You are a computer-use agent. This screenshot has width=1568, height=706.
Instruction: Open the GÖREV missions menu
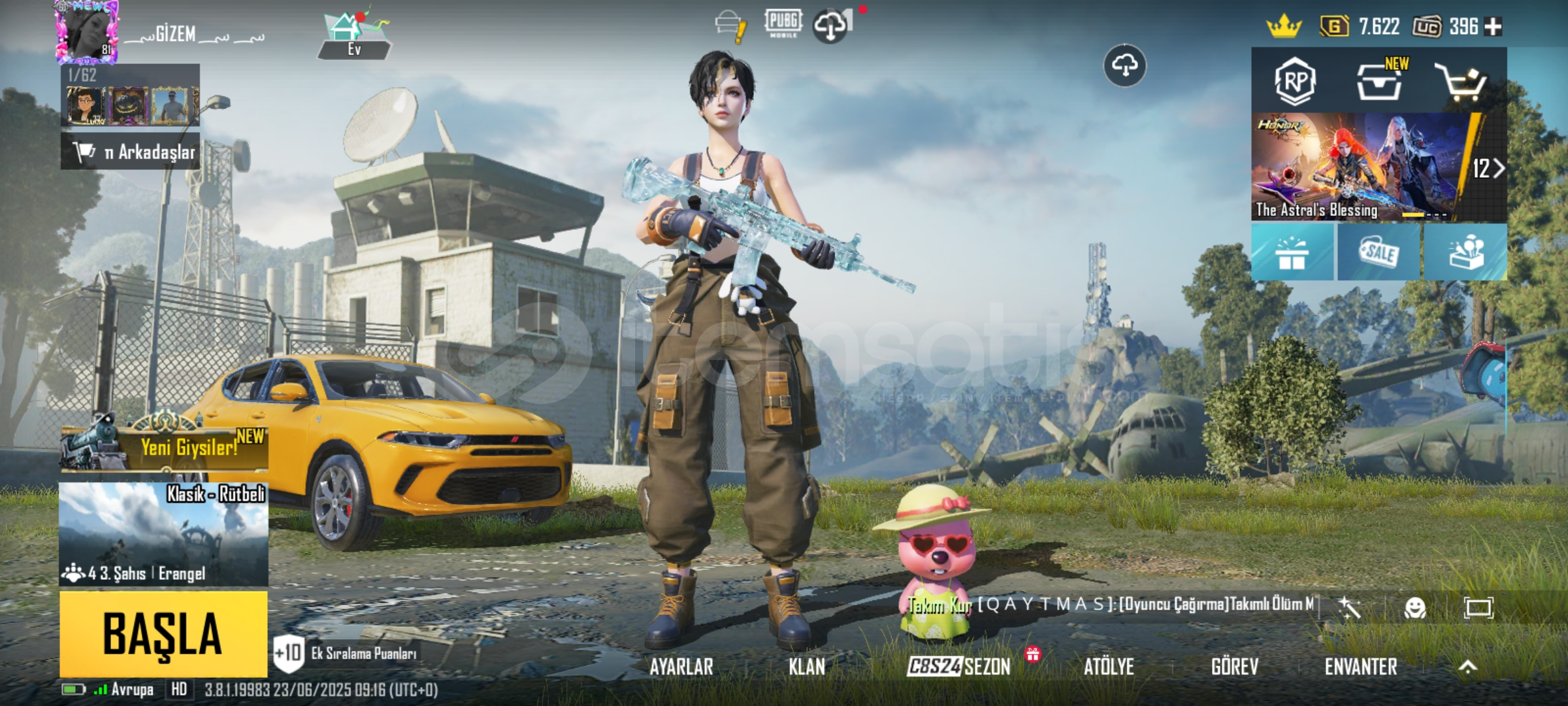click(1234, 667)
